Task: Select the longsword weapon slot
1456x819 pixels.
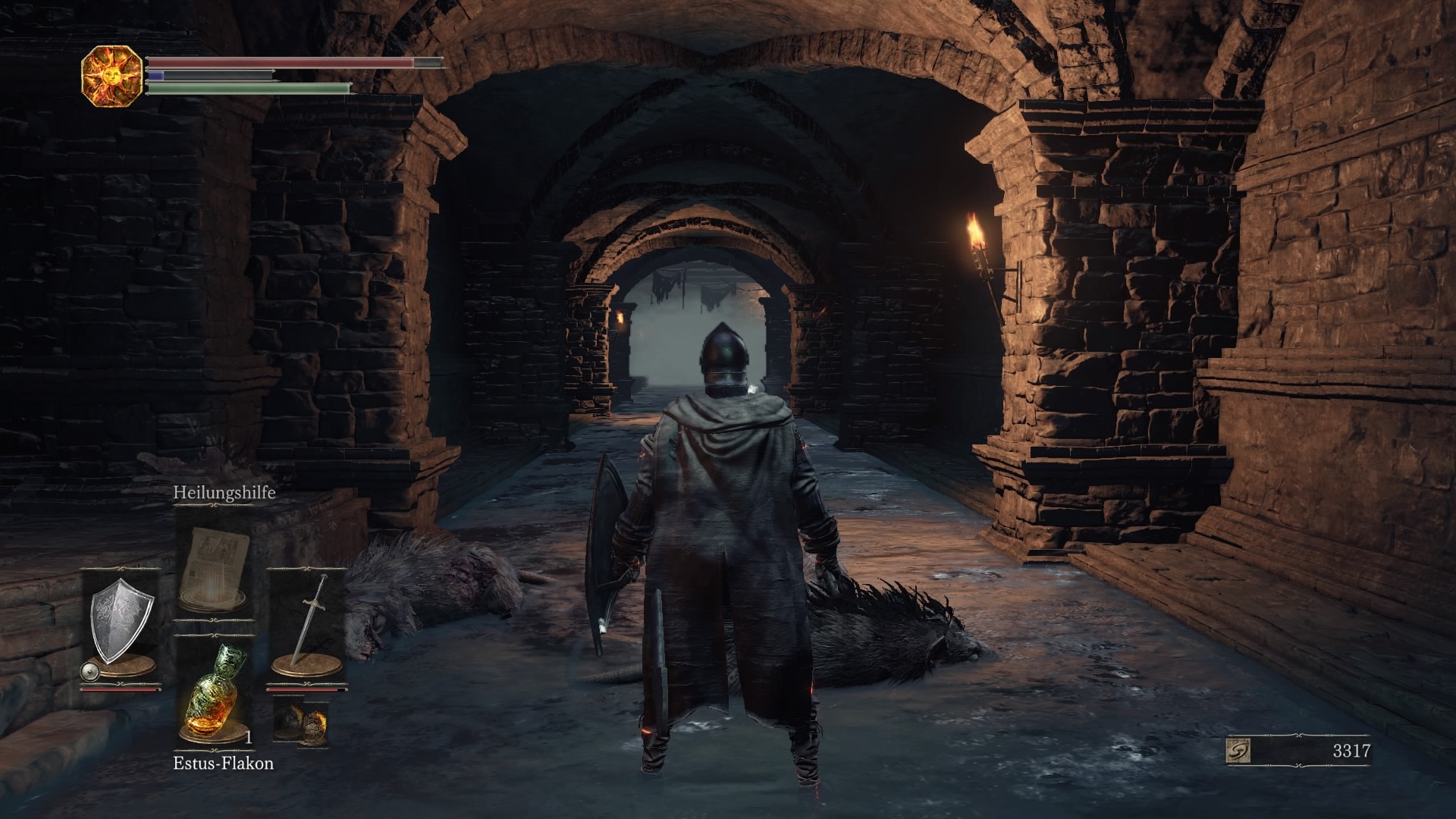Action: pos(305,624)
